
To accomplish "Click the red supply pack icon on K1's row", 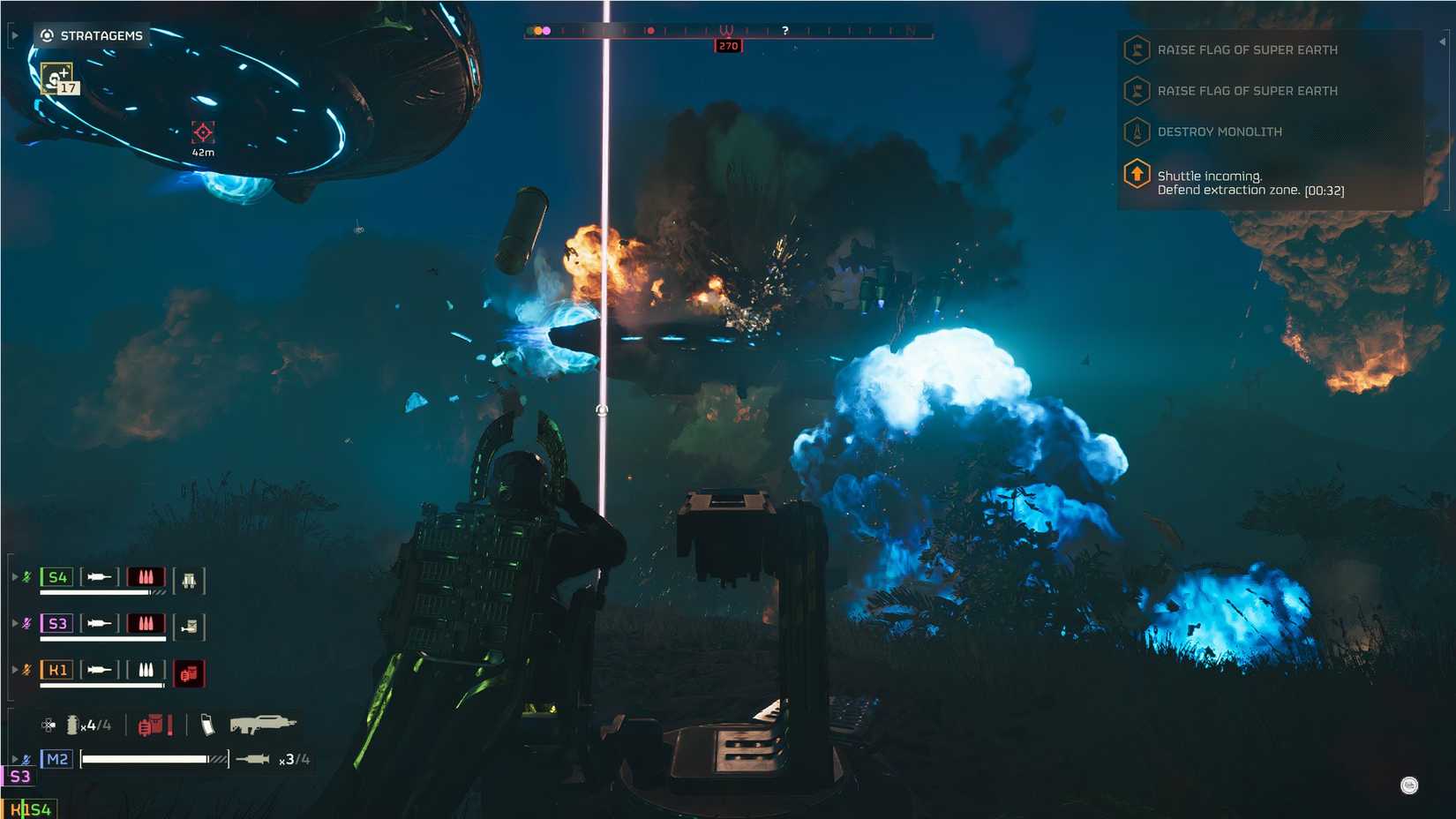I will pyautogui.click(x=190, y=673).
